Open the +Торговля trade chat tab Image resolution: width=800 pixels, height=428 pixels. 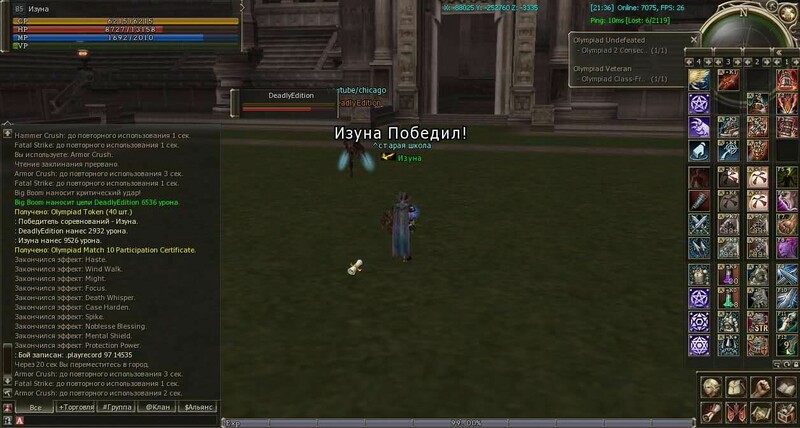(x=77, y=408)
